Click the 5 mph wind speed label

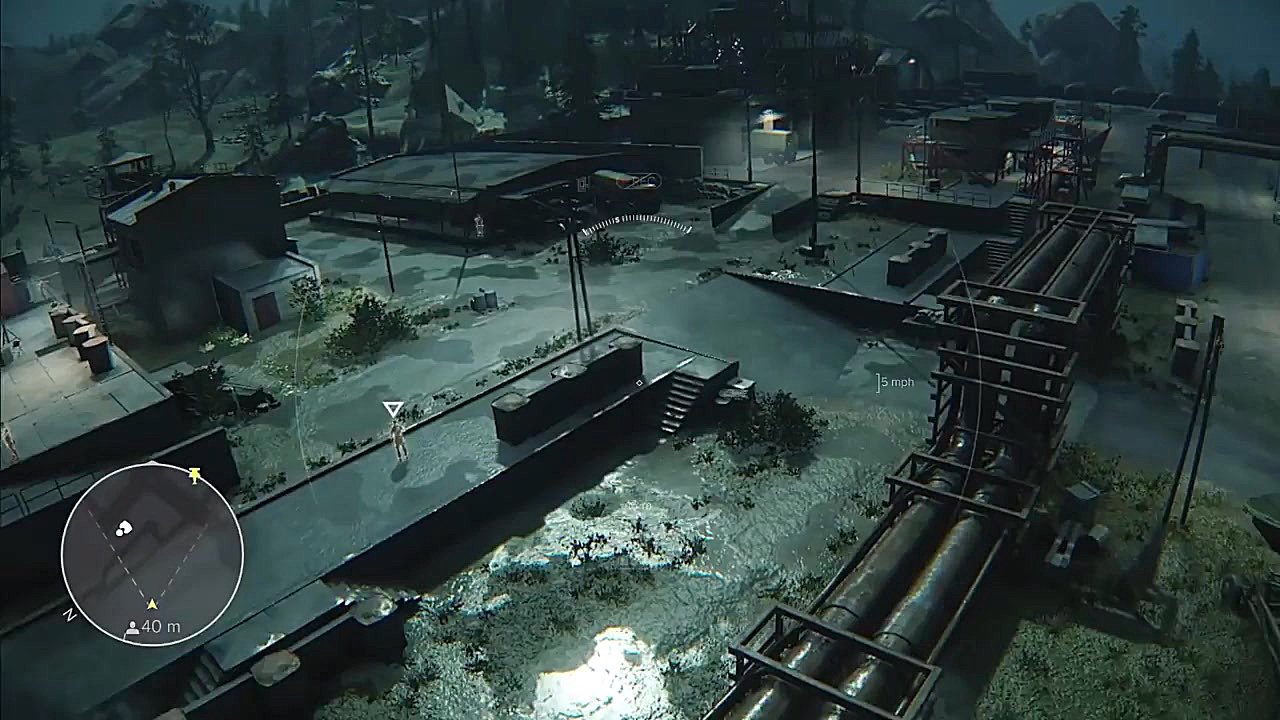point(898,382)
